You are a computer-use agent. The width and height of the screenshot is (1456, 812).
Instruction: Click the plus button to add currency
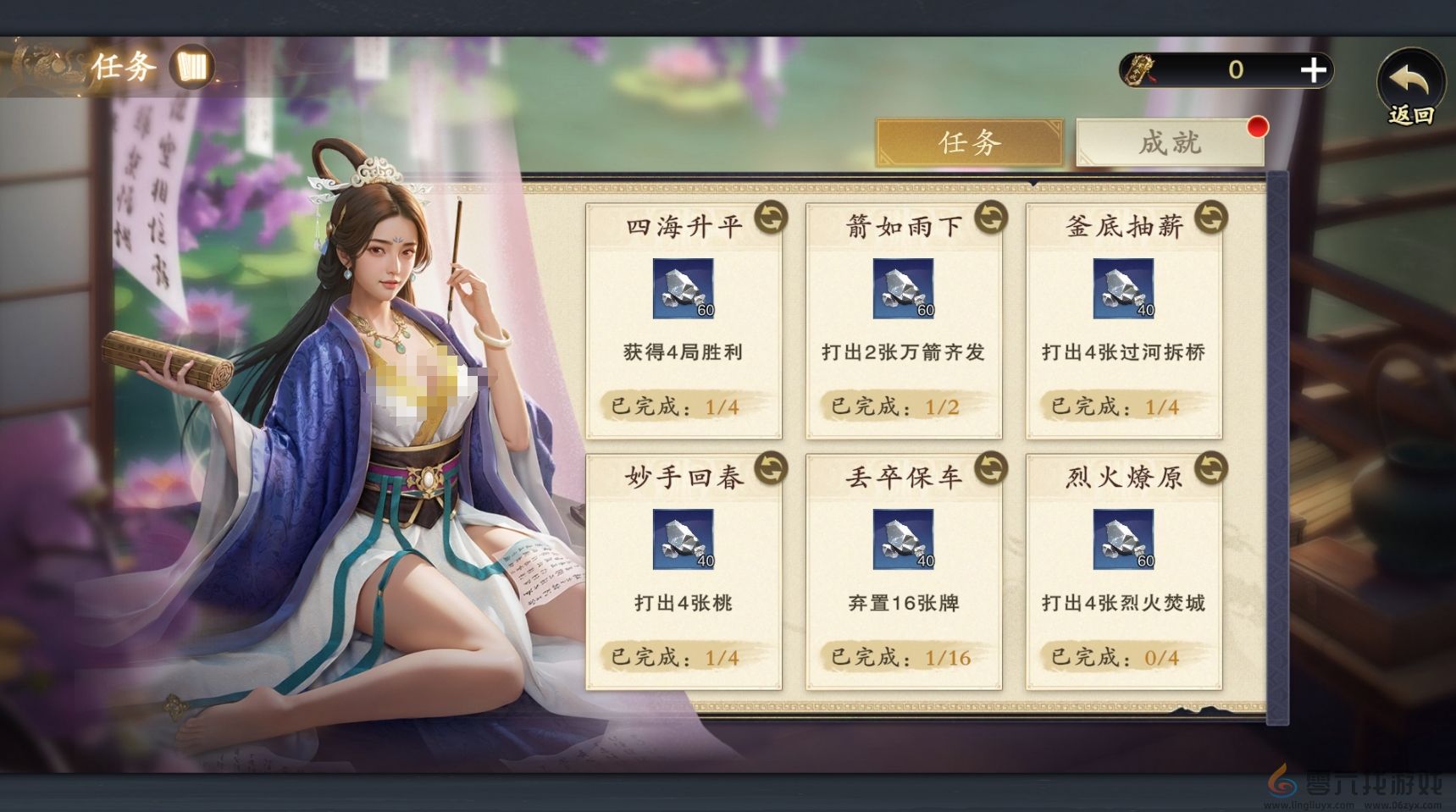tap(1314, 70)
